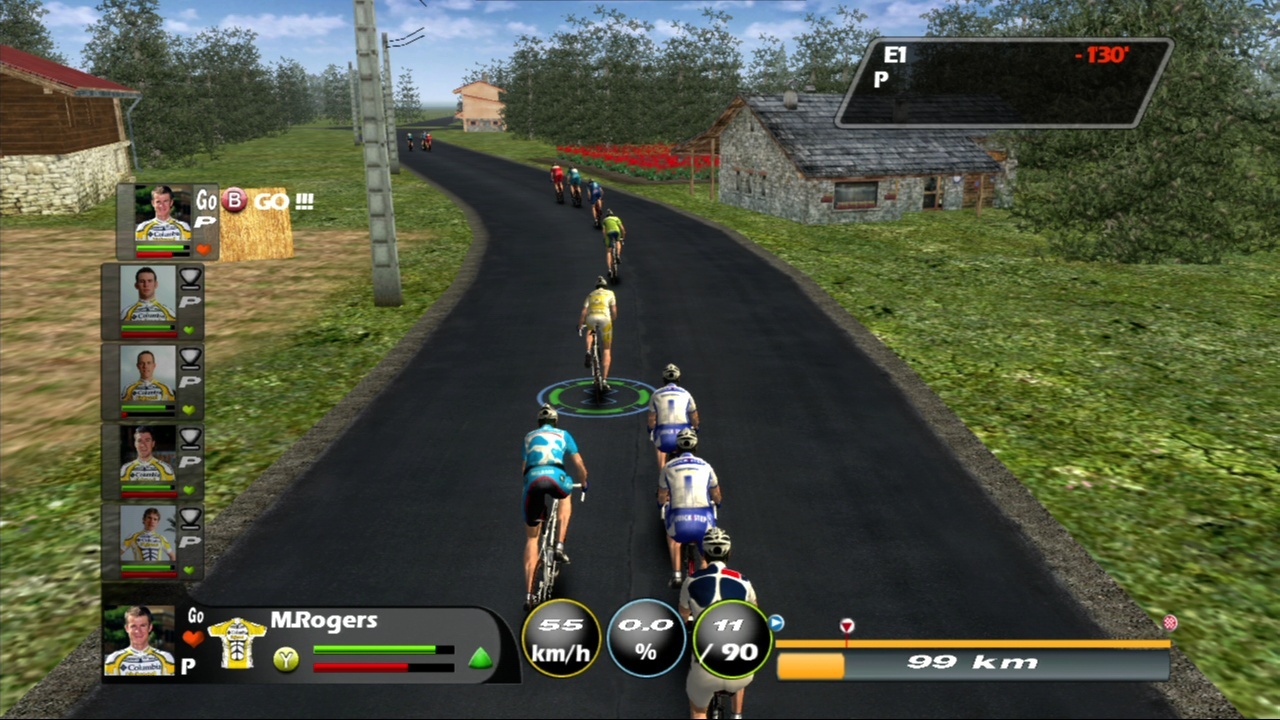Viewport: 1280px width, 720px height.
Task: Select the top teammate portrait marked Go
Action: pyautogui.click(x=164, y=216)
